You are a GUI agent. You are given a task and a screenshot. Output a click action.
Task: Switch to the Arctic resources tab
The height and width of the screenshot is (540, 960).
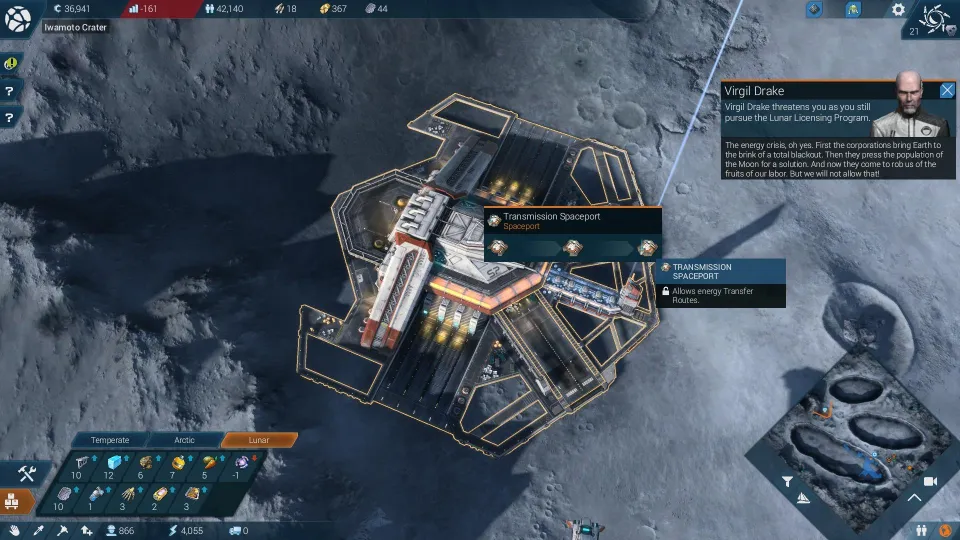click(x=184, y=440)
